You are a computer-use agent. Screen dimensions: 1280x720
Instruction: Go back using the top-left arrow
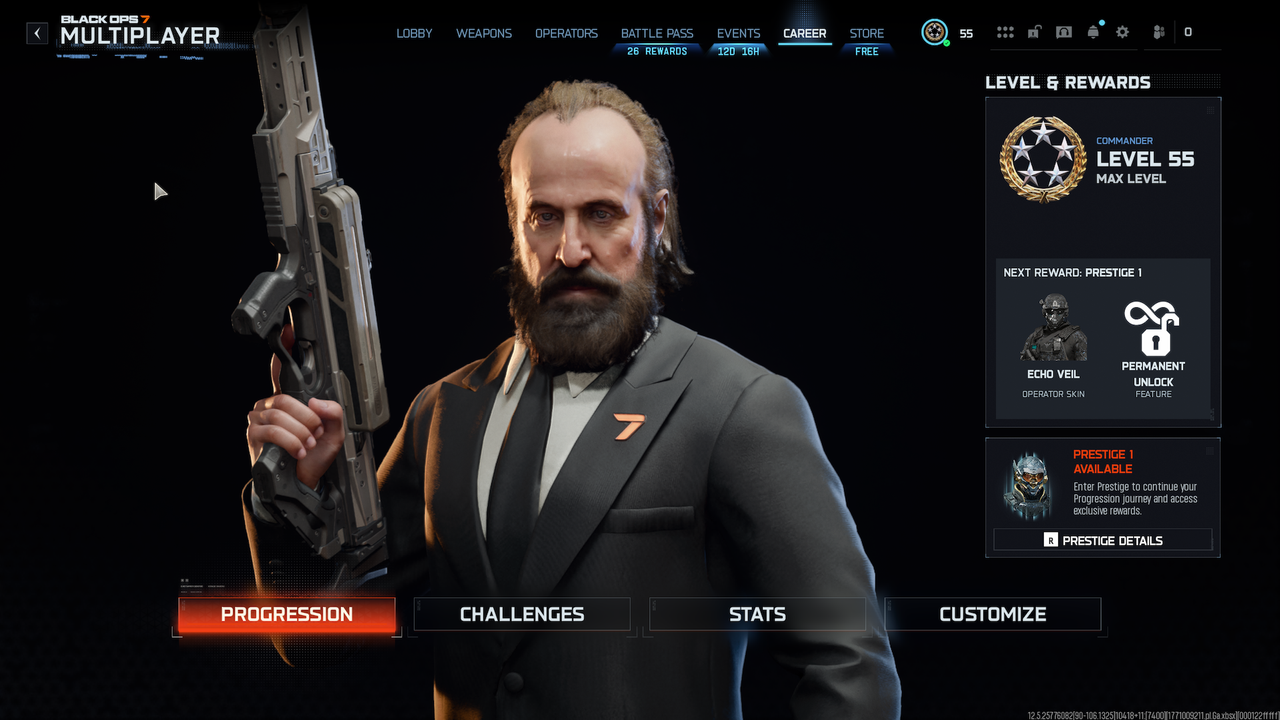coord(37,33)
